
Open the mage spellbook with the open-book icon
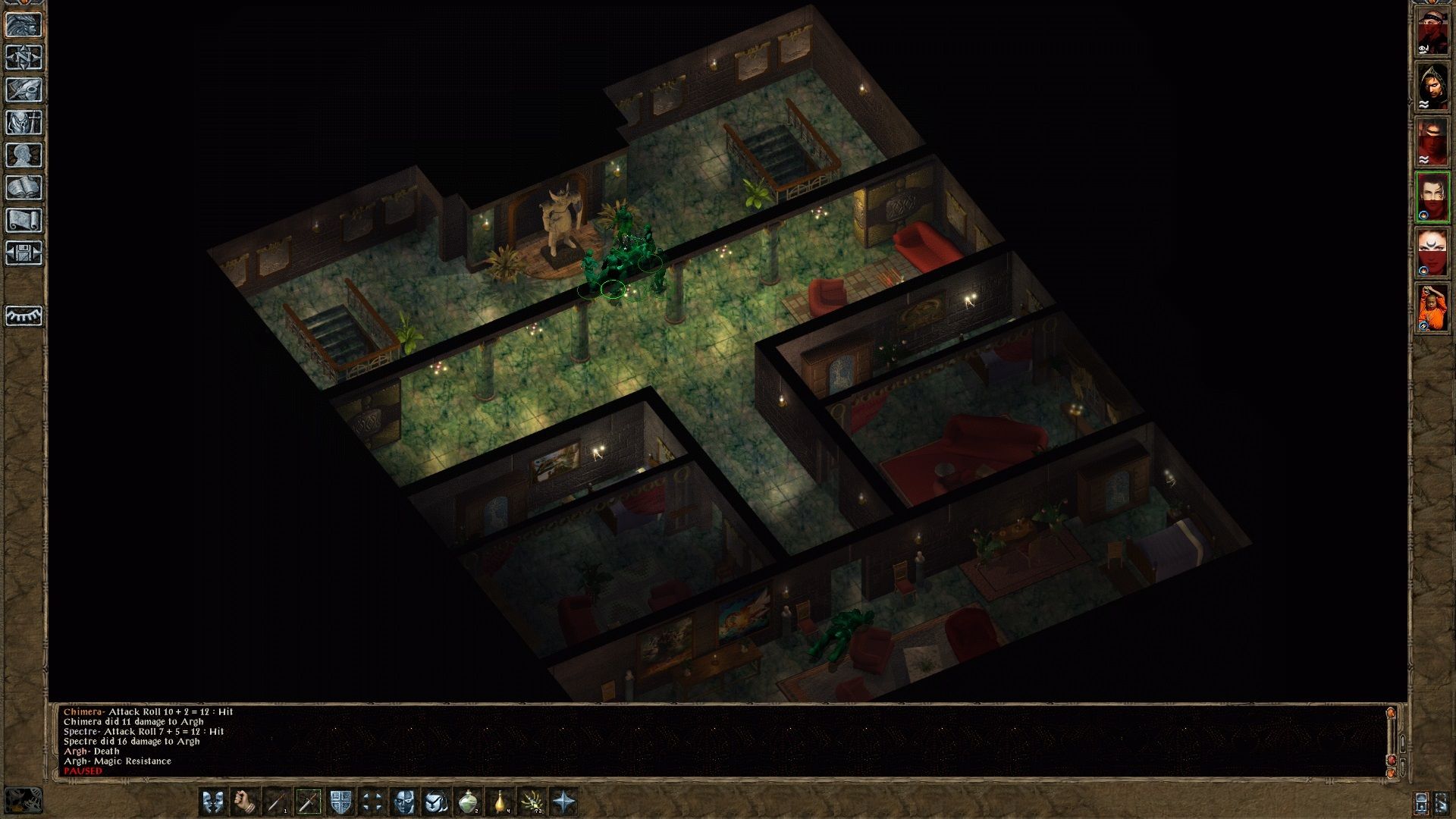[24, 188]
